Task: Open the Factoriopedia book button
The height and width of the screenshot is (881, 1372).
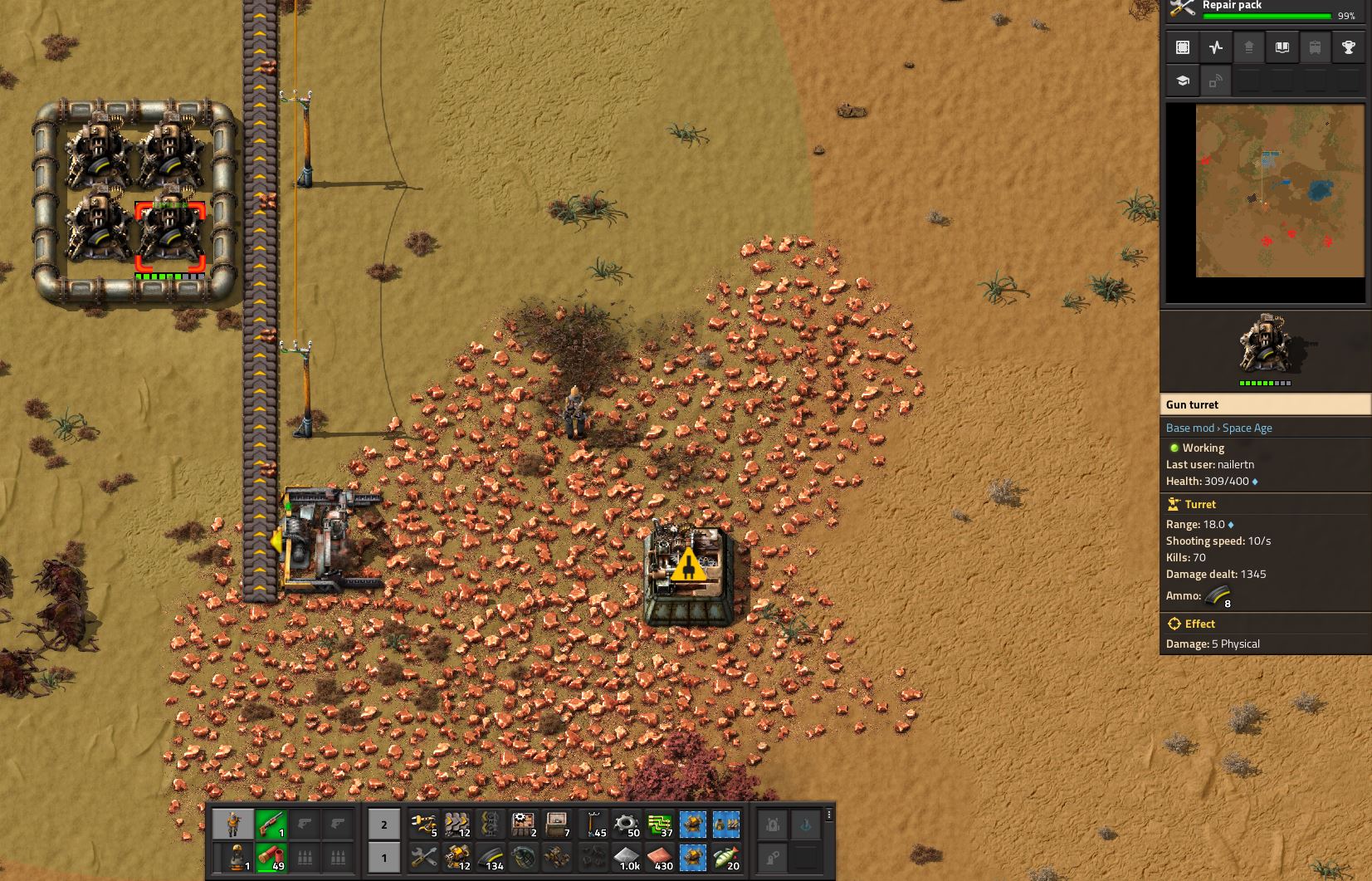Action: click(1282, 47)
